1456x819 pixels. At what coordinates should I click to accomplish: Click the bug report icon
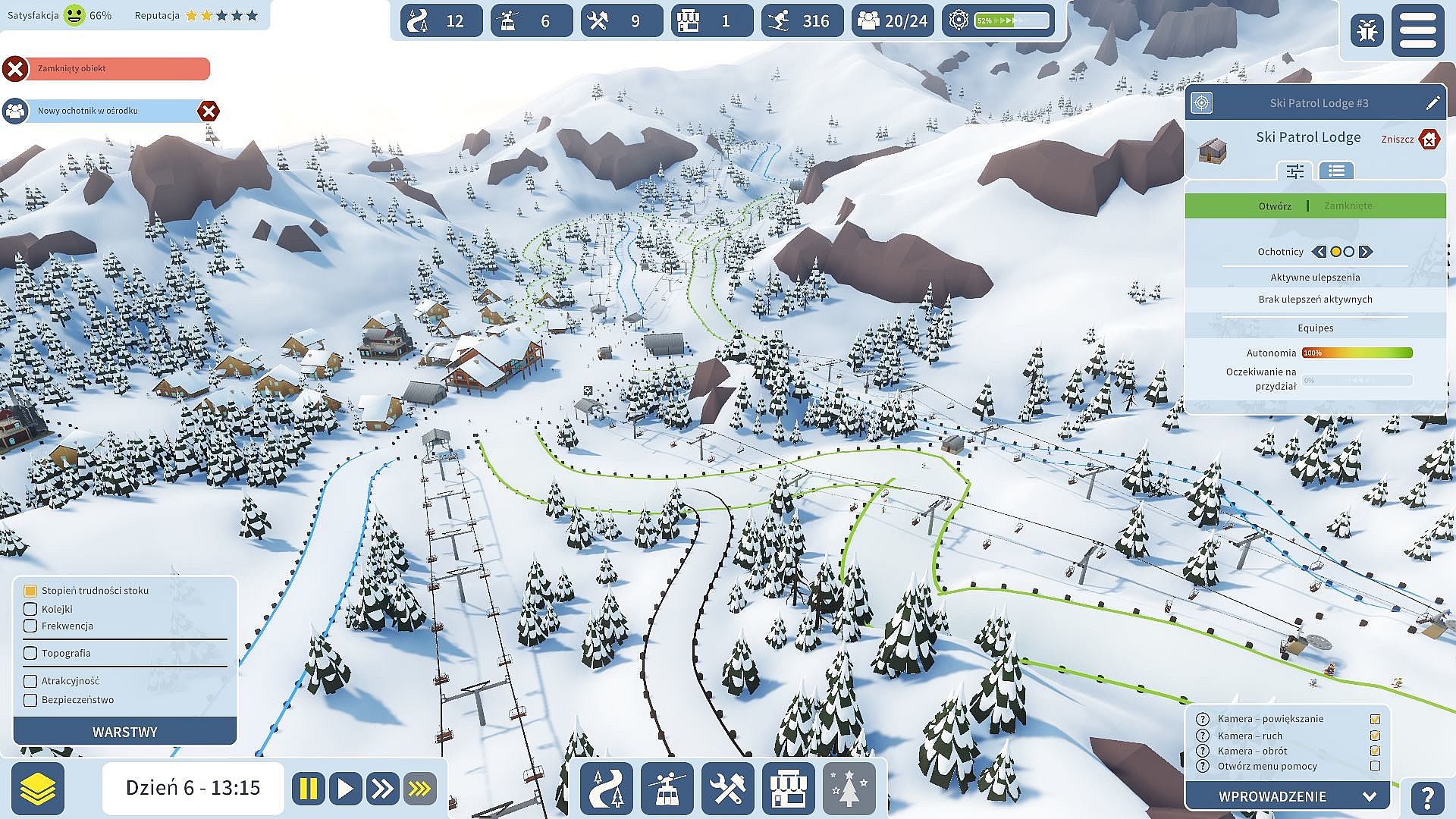coord(1367,31)
